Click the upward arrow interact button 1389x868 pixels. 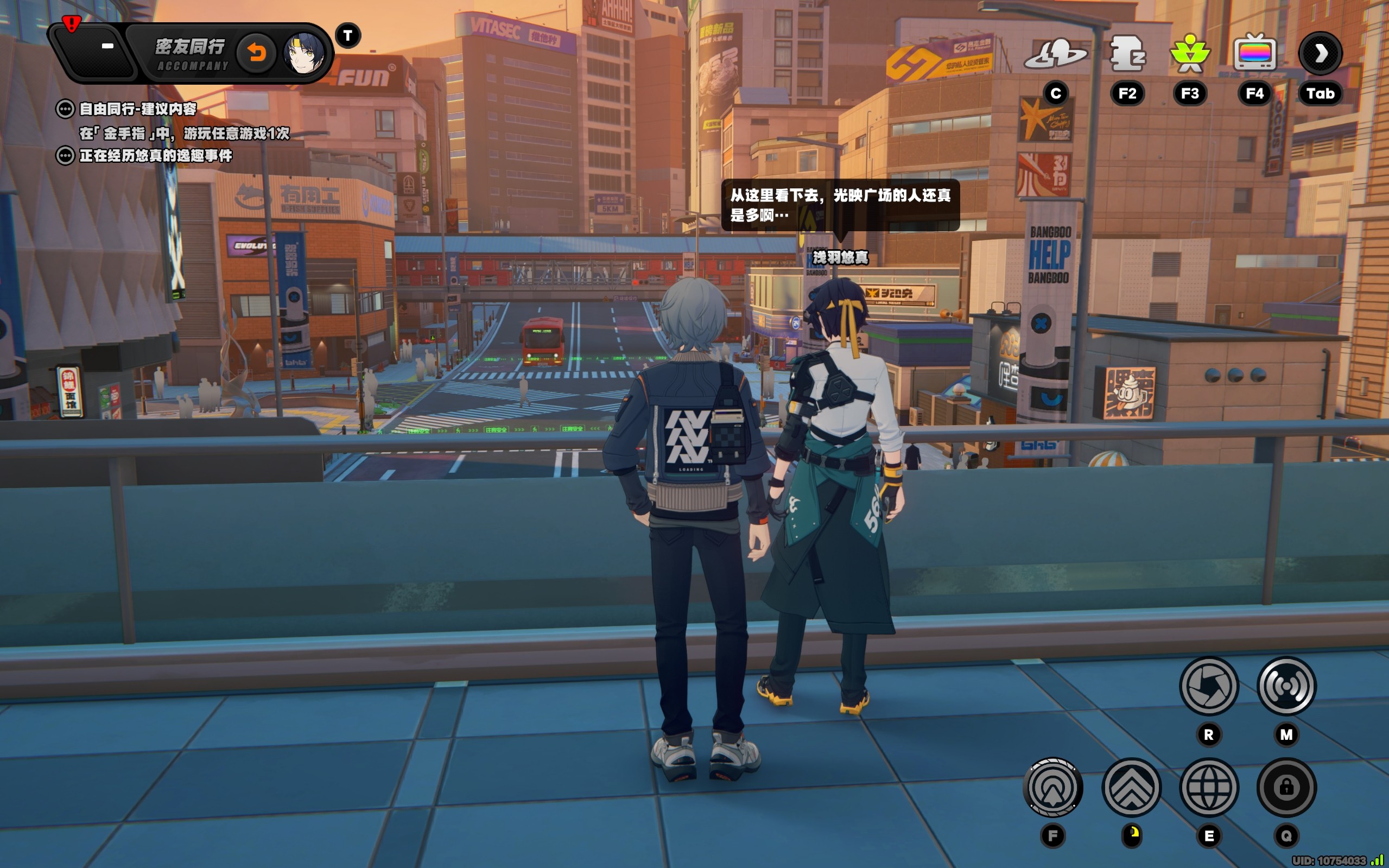click(x=1052, y=787)
